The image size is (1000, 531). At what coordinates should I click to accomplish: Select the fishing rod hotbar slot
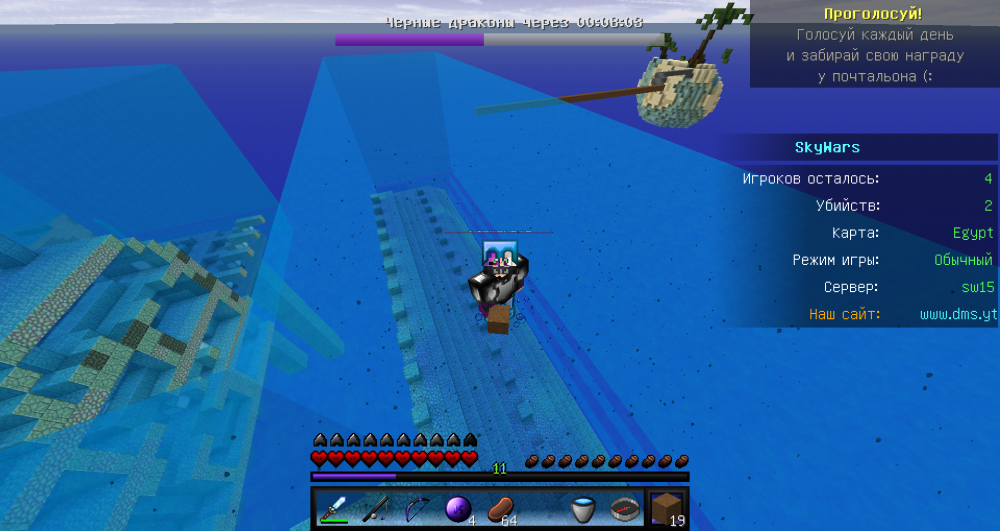pos(375,509)
